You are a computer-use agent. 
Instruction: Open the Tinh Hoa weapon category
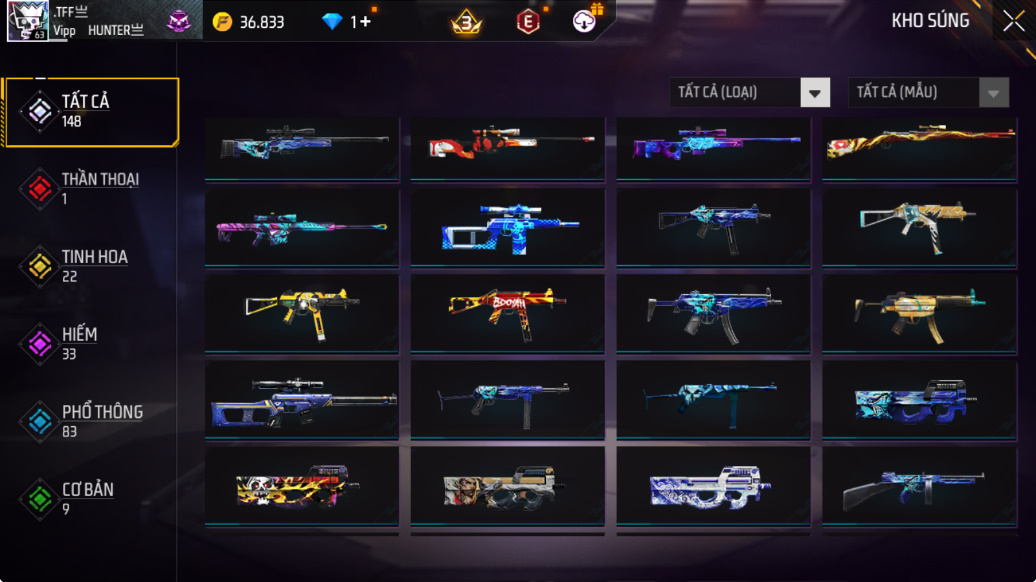90,266
